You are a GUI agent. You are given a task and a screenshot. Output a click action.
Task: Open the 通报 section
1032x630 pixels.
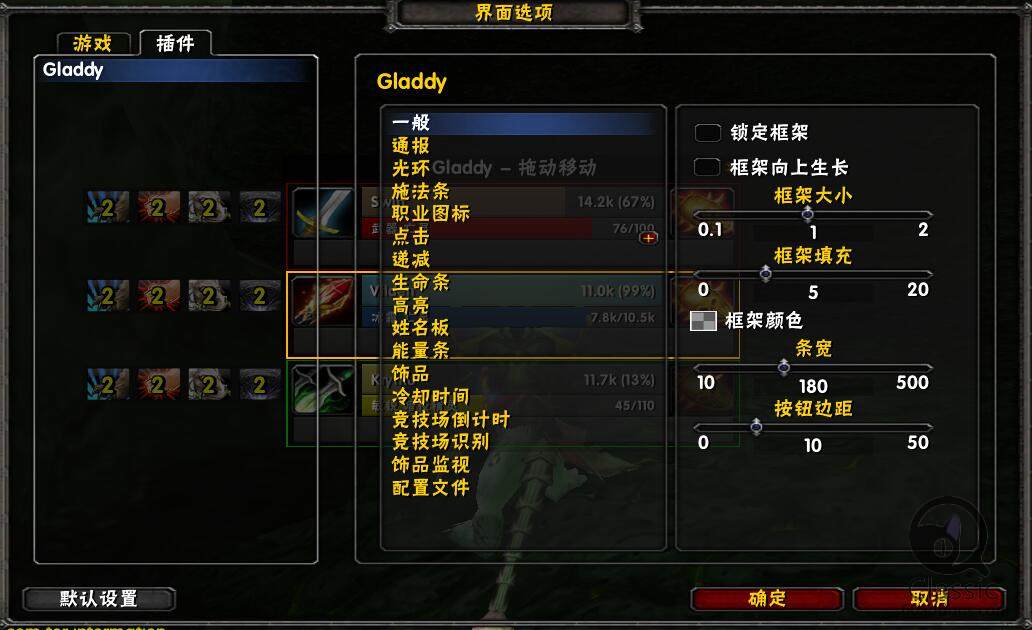point(411,146)
